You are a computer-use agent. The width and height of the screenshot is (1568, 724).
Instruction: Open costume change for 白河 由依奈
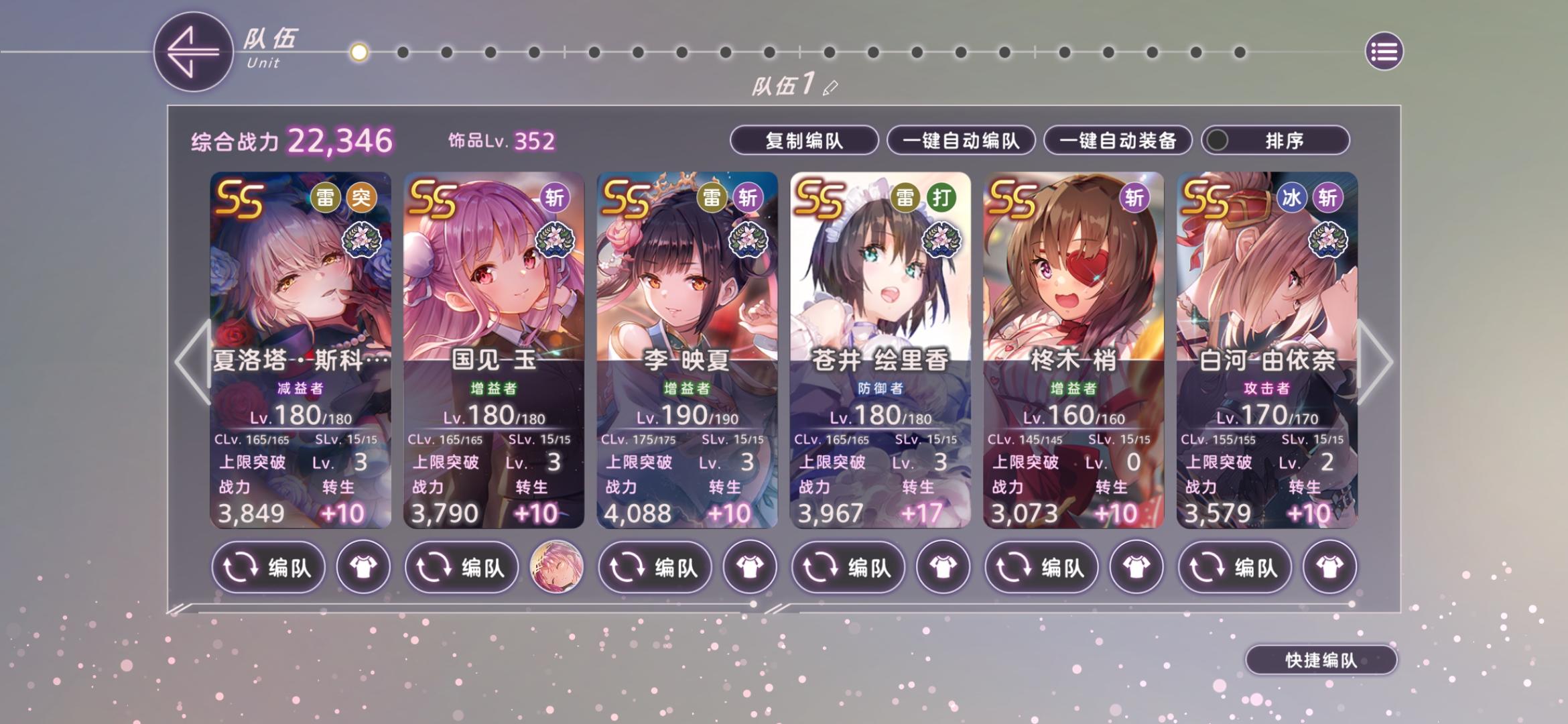coord(1331,566)
